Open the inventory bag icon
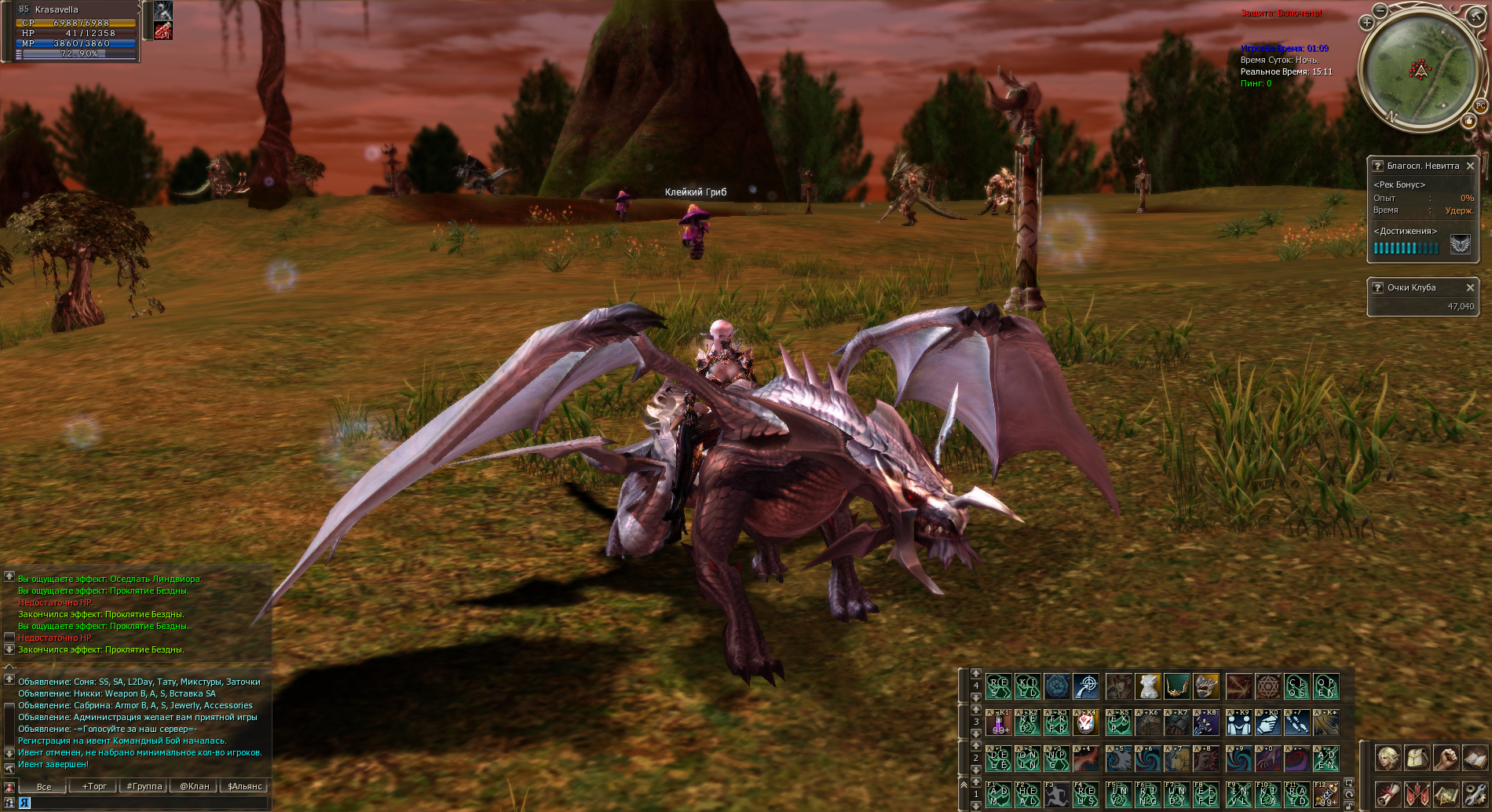1492x812 pixels. pyautogui.click(x=1417, y=759)
